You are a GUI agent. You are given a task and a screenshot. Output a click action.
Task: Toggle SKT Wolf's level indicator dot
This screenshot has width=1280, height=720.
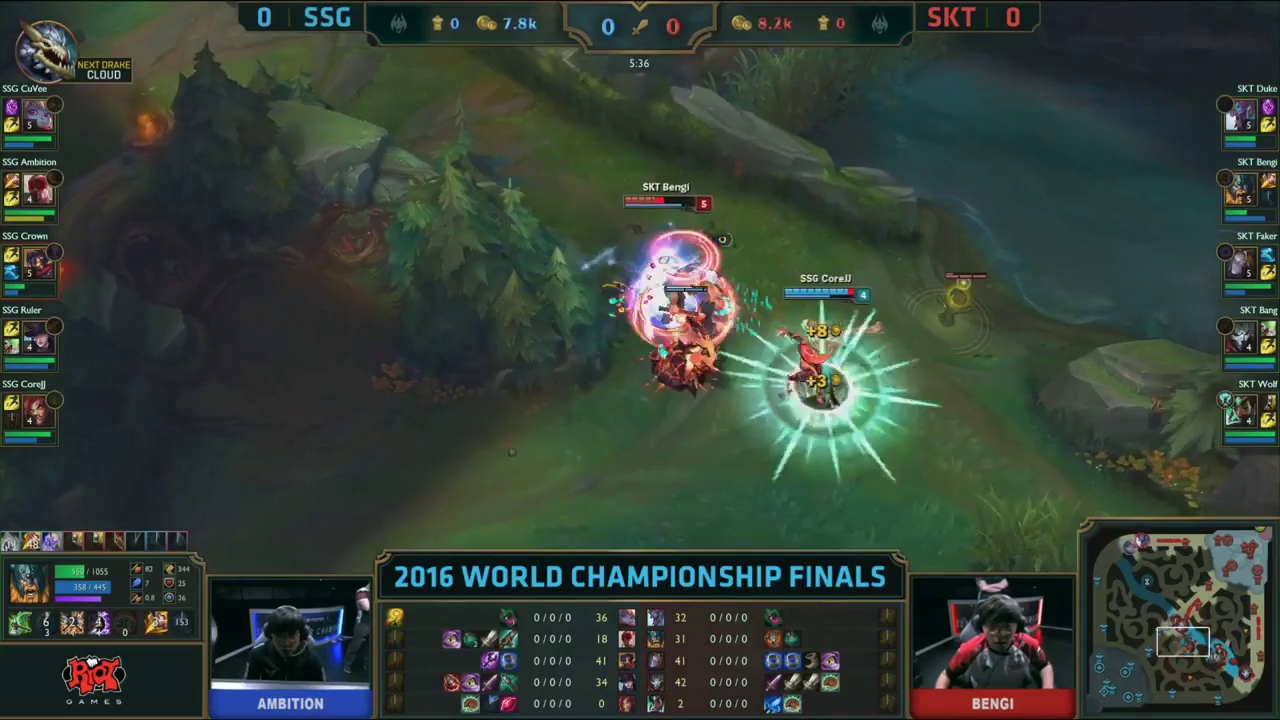(1227, 400)
